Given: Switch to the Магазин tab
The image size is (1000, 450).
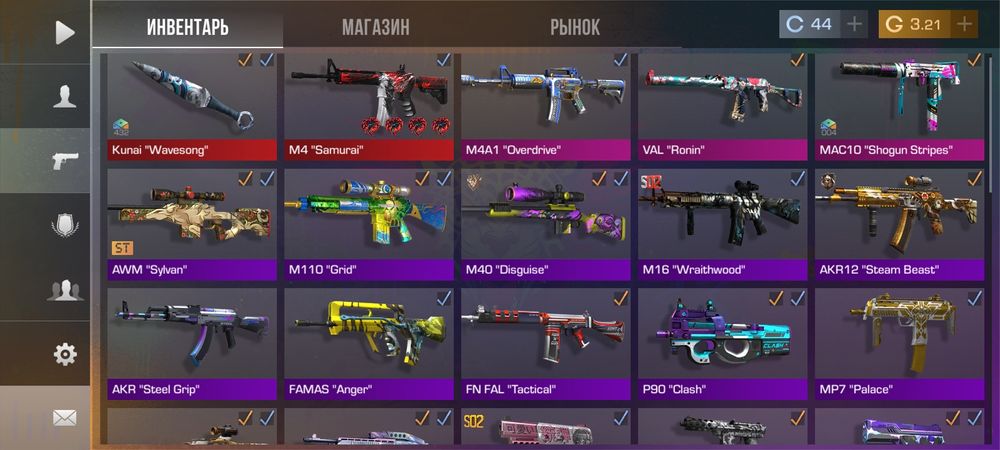Looking at the screenshot, I should coord(375,27).
